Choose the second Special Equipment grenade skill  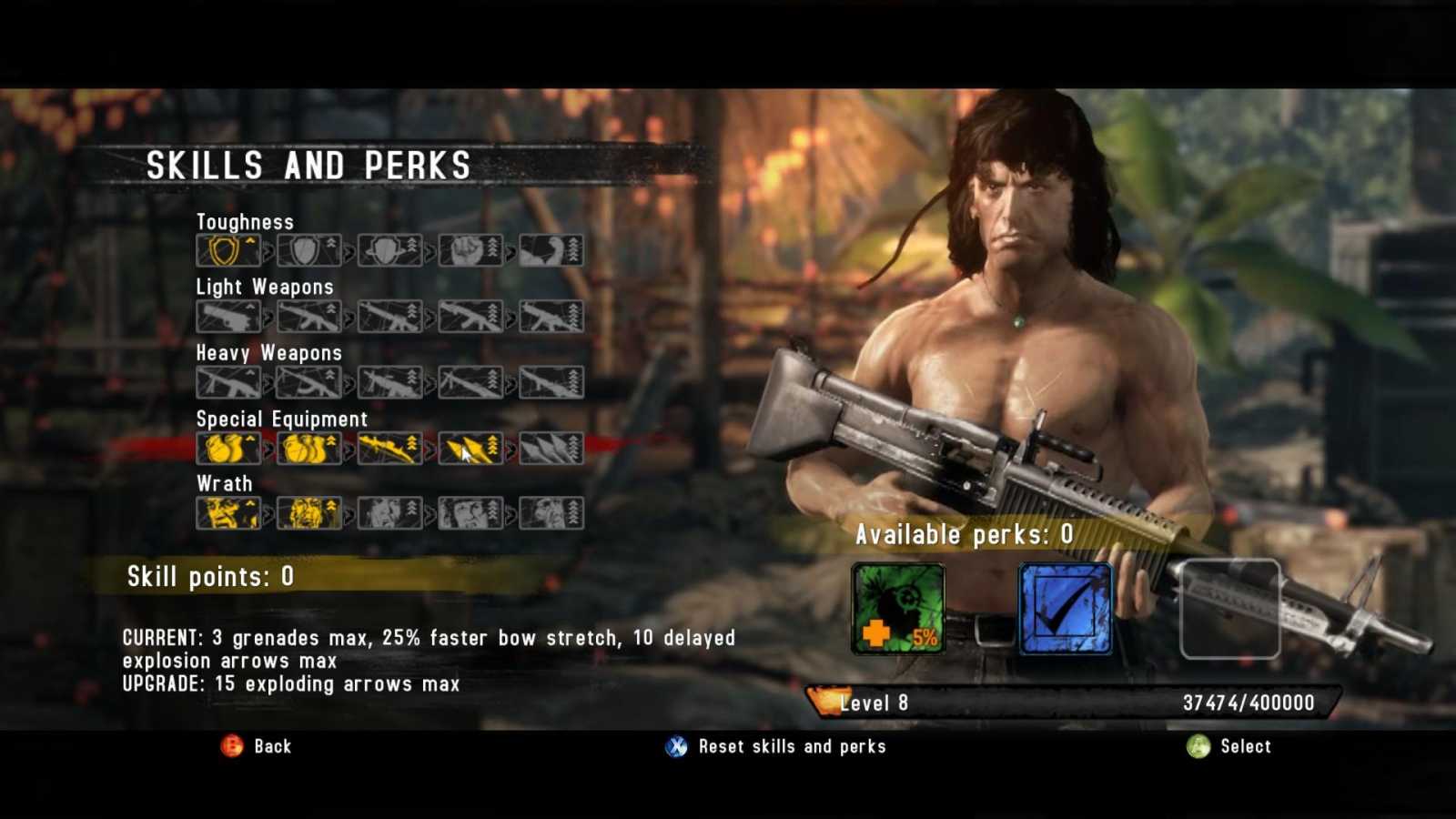click(x=309, y=449)
